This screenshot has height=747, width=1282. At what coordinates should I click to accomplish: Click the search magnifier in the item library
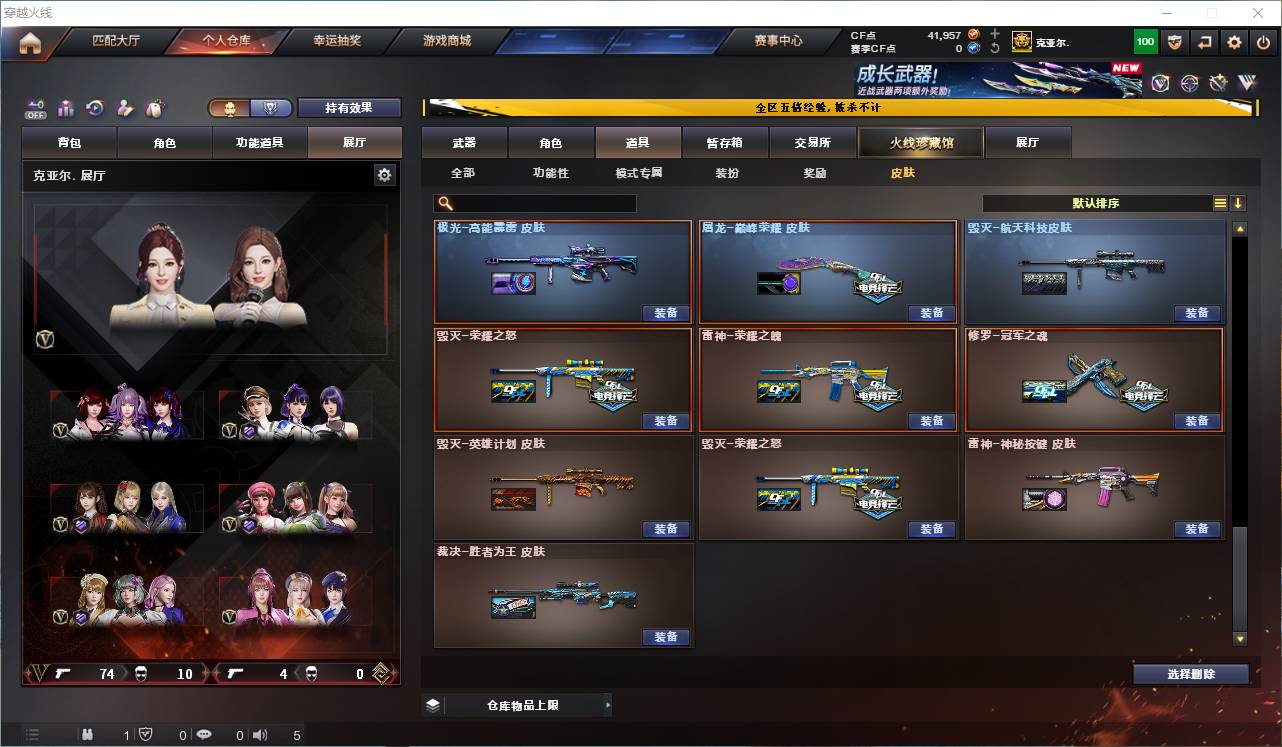[x=444, y=203]
